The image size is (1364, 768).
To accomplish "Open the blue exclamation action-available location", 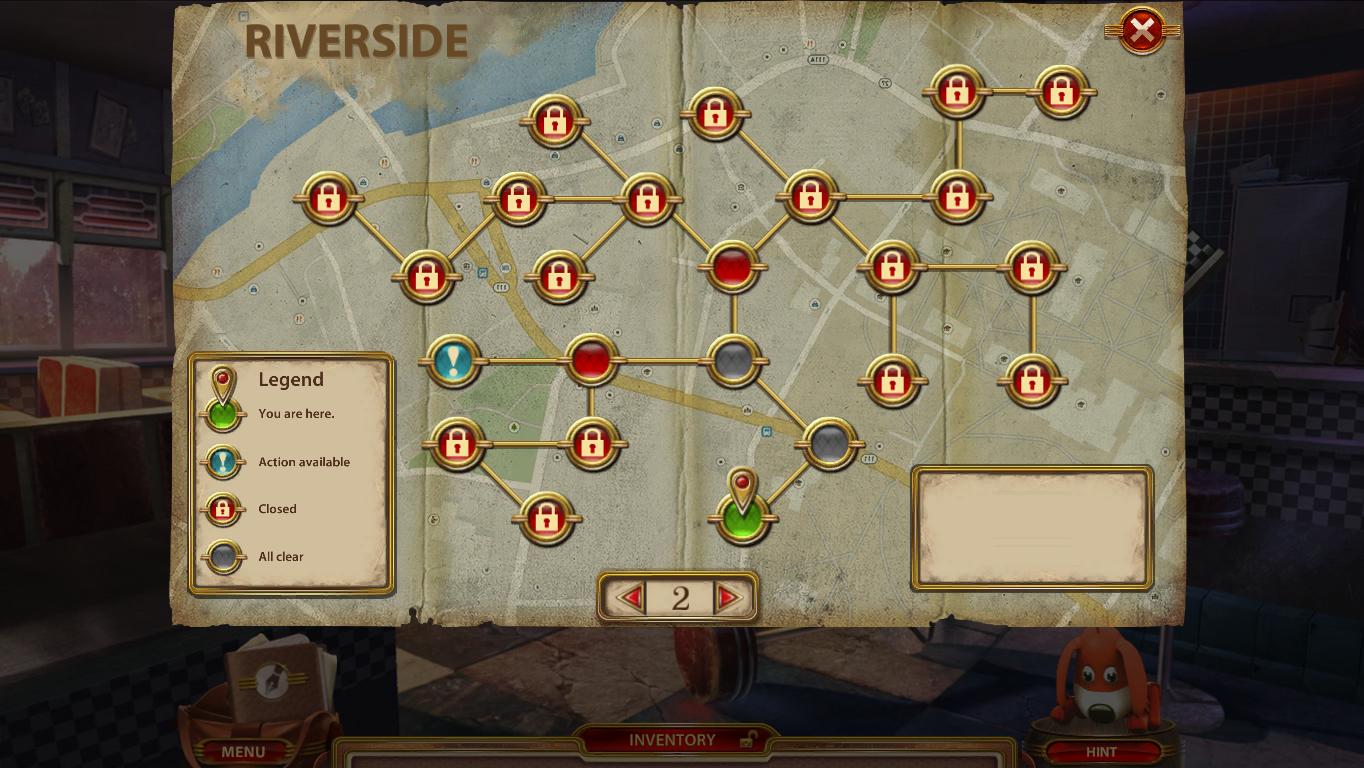I will coord(453,362).
